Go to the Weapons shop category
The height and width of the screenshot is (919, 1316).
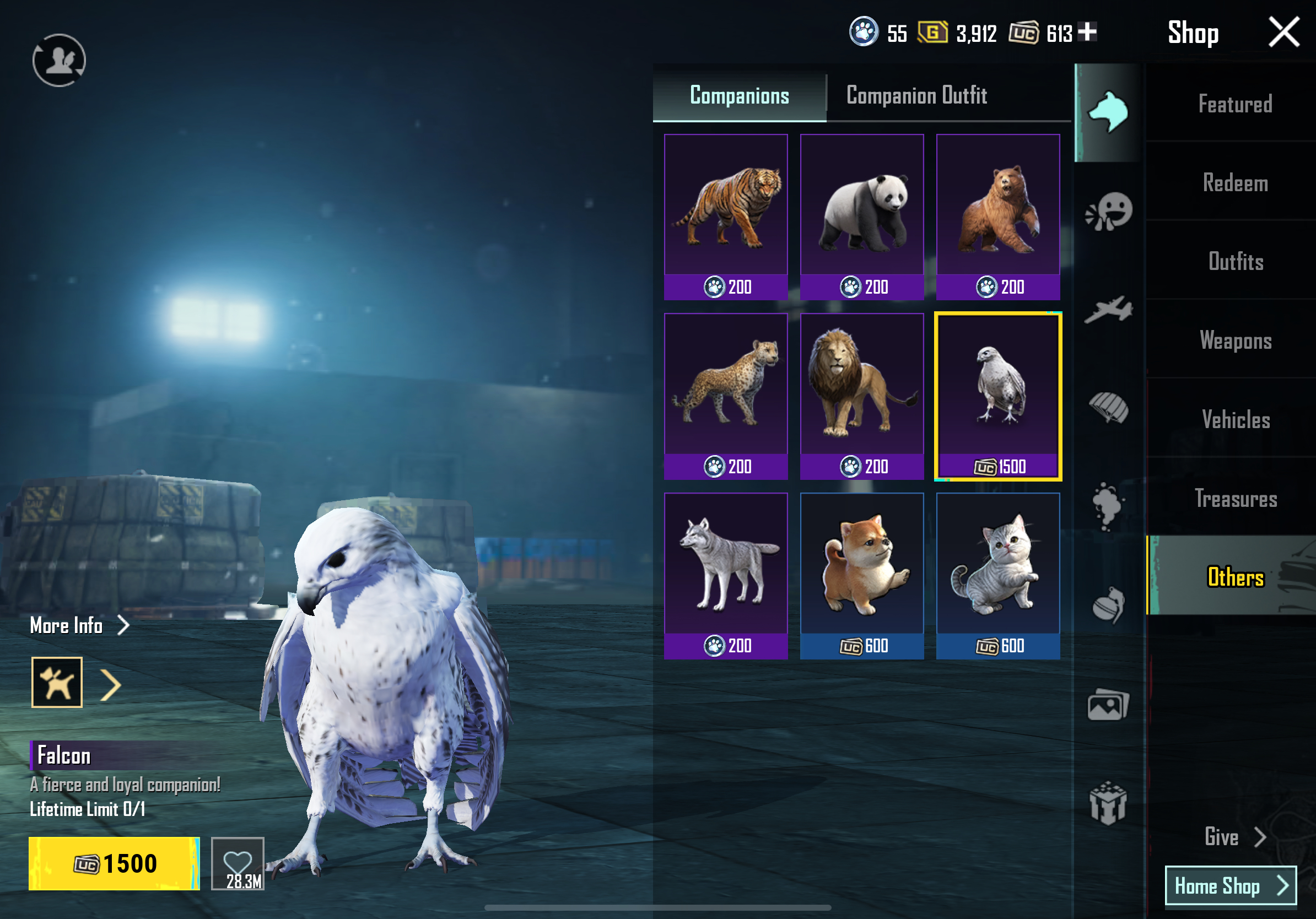1234,340
